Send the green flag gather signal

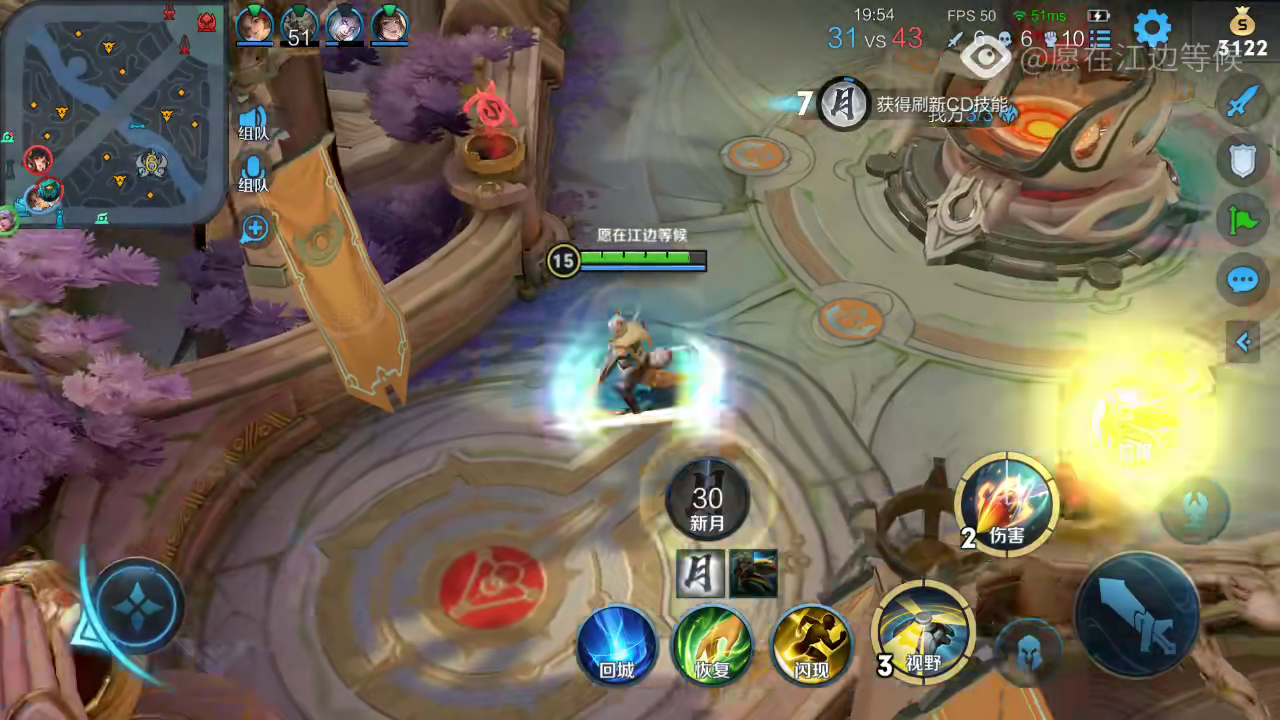pos(1243,219)
